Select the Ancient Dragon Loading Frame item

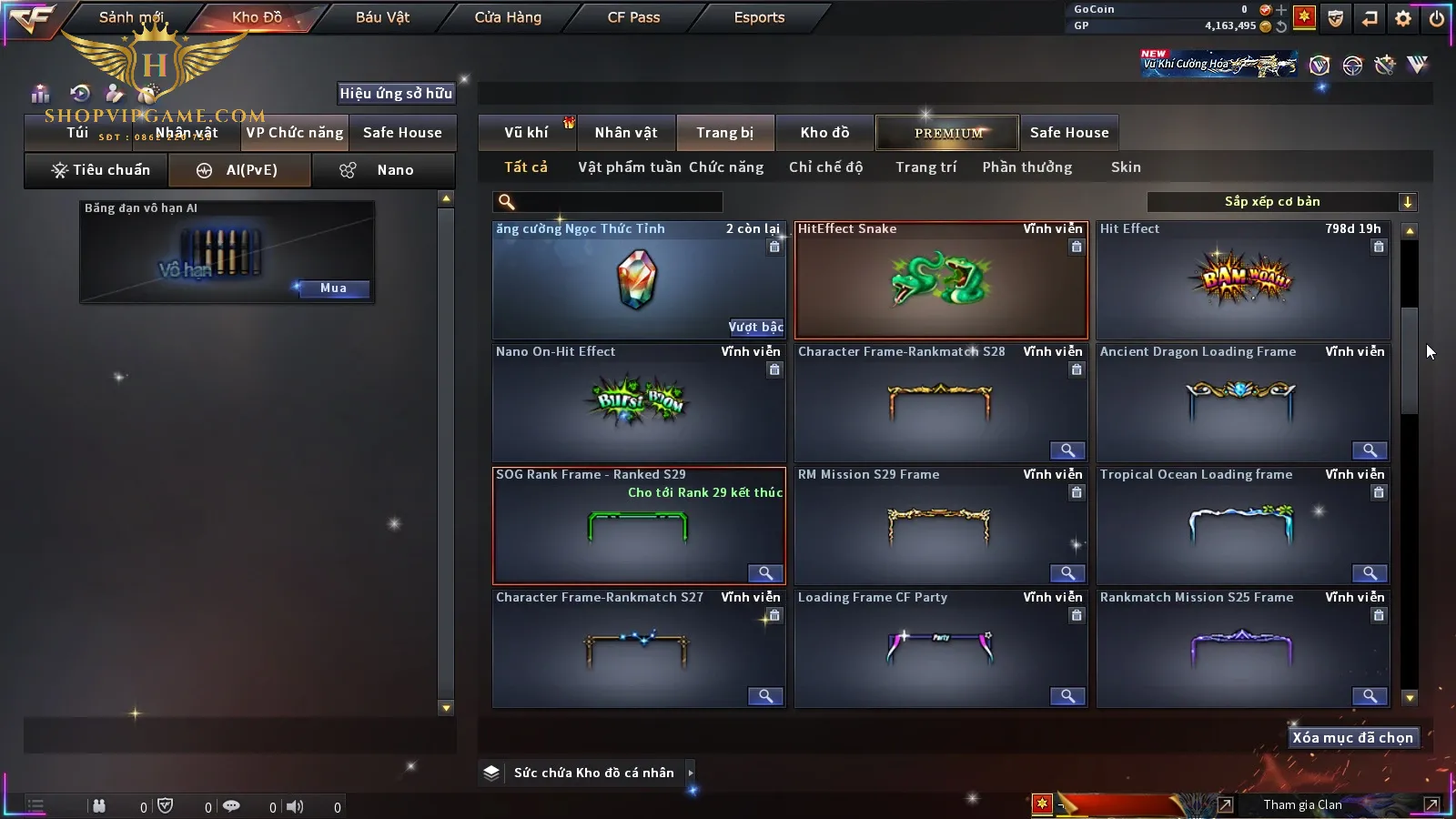pyautogui.click(x=1243, y=402)
